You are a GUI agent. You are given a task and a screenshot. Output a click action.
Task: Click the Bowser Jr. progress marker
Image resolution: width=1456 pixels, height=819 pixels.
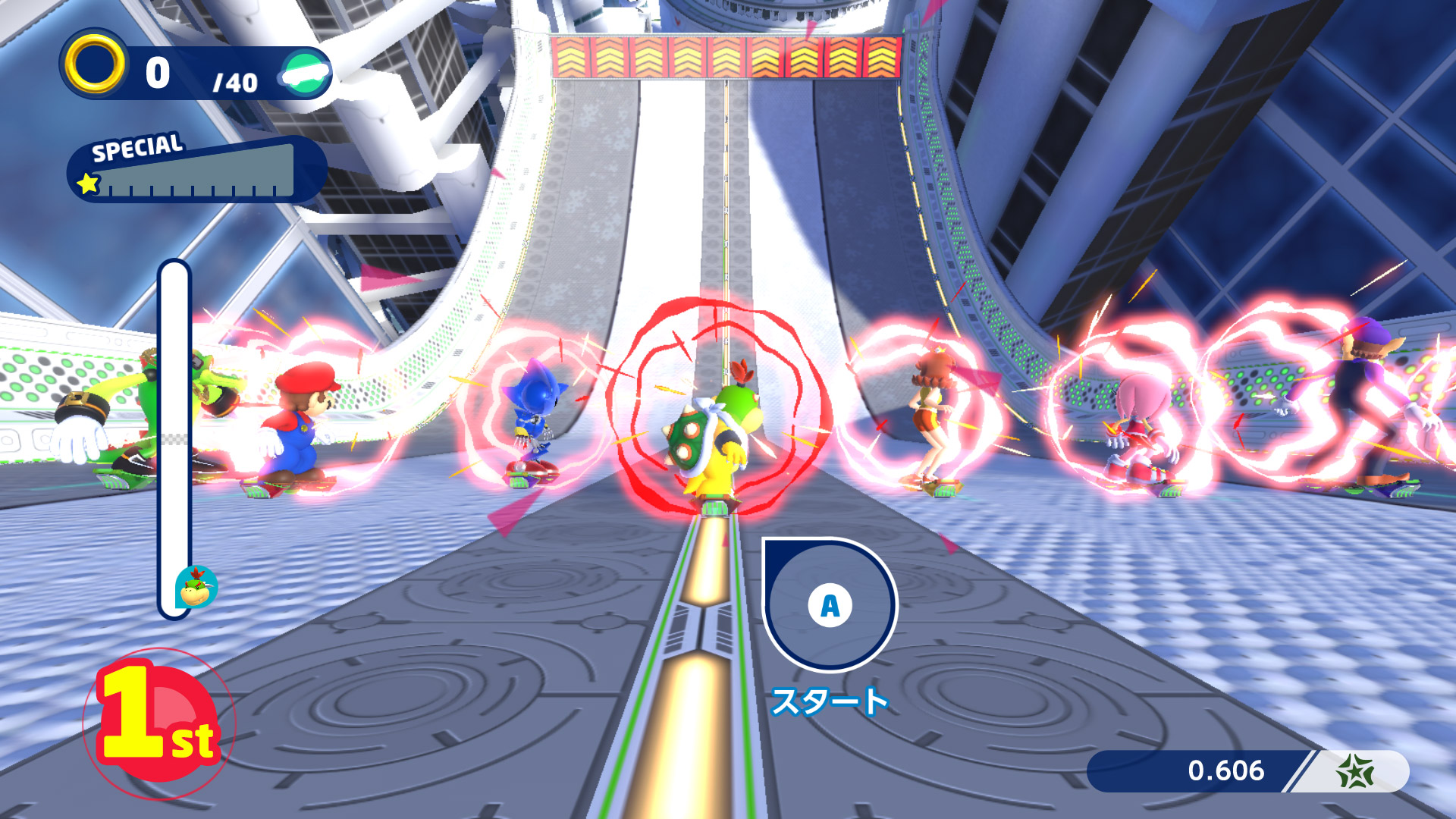196,588
